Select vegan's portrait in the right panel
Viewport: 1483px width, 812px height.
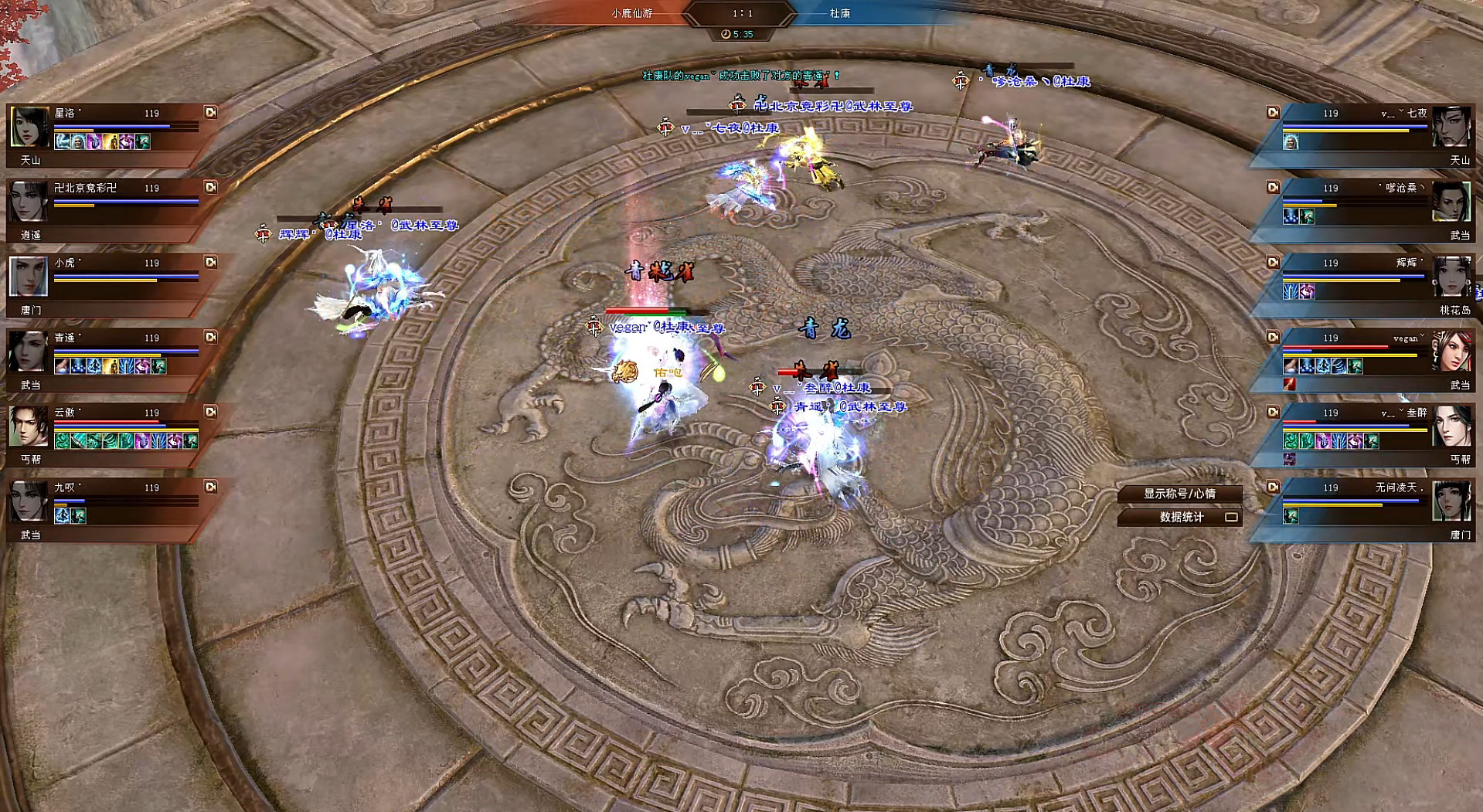(1451, 352)
